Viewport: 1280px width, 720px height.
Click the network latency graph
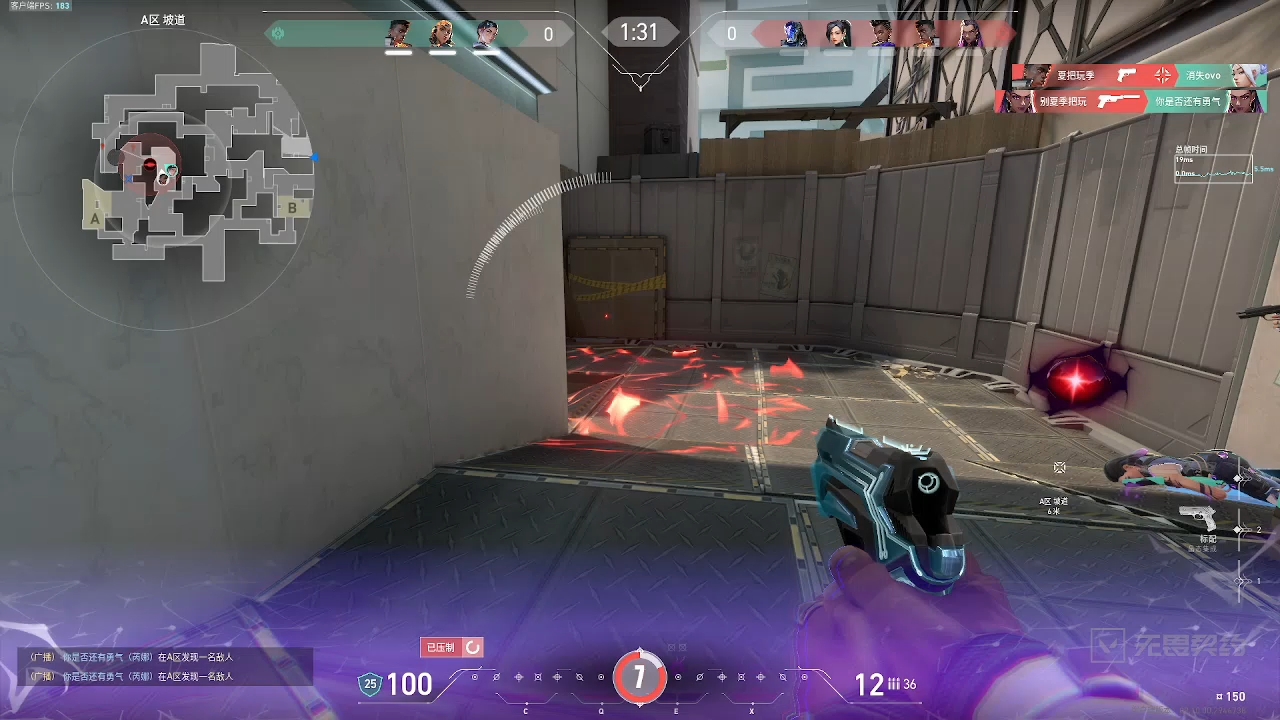pyautogui.click(x=1213, y=168)
